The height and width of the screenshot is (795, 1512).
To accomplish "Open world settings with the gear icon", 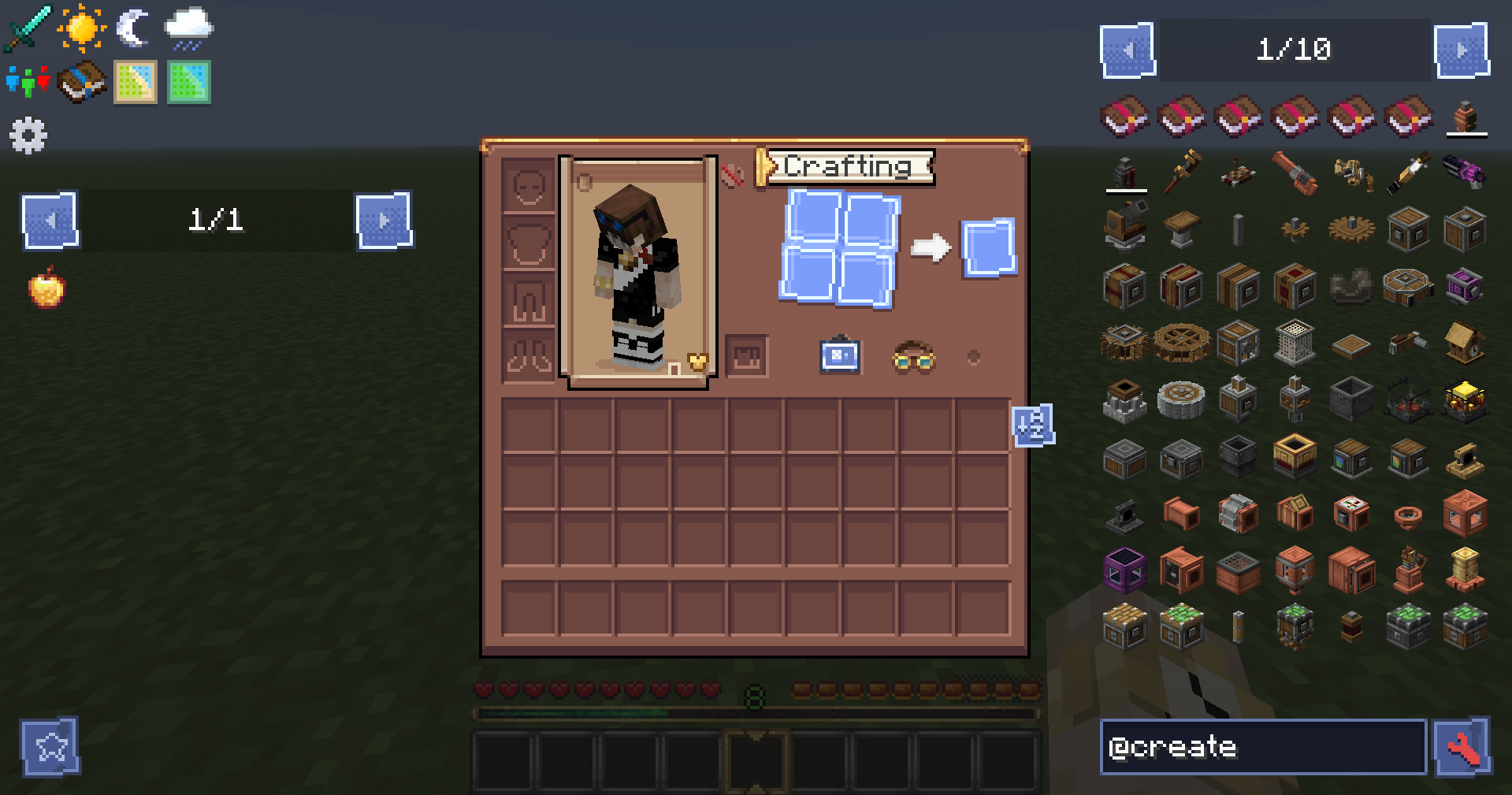I will [29, 135].
